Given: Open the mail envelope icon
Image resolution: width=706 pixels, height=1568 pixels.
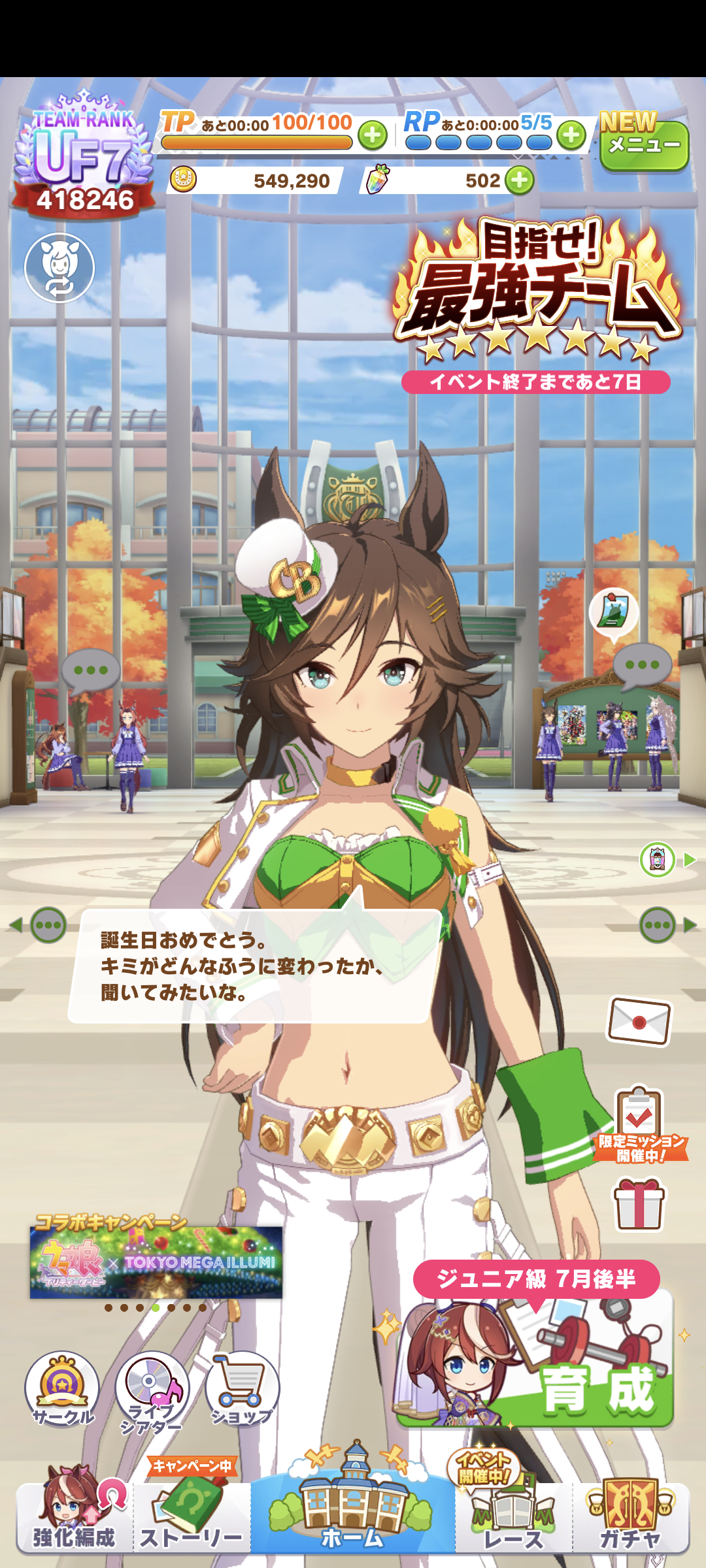Looking at the screenshot, I should click(x=639, y=1021).
